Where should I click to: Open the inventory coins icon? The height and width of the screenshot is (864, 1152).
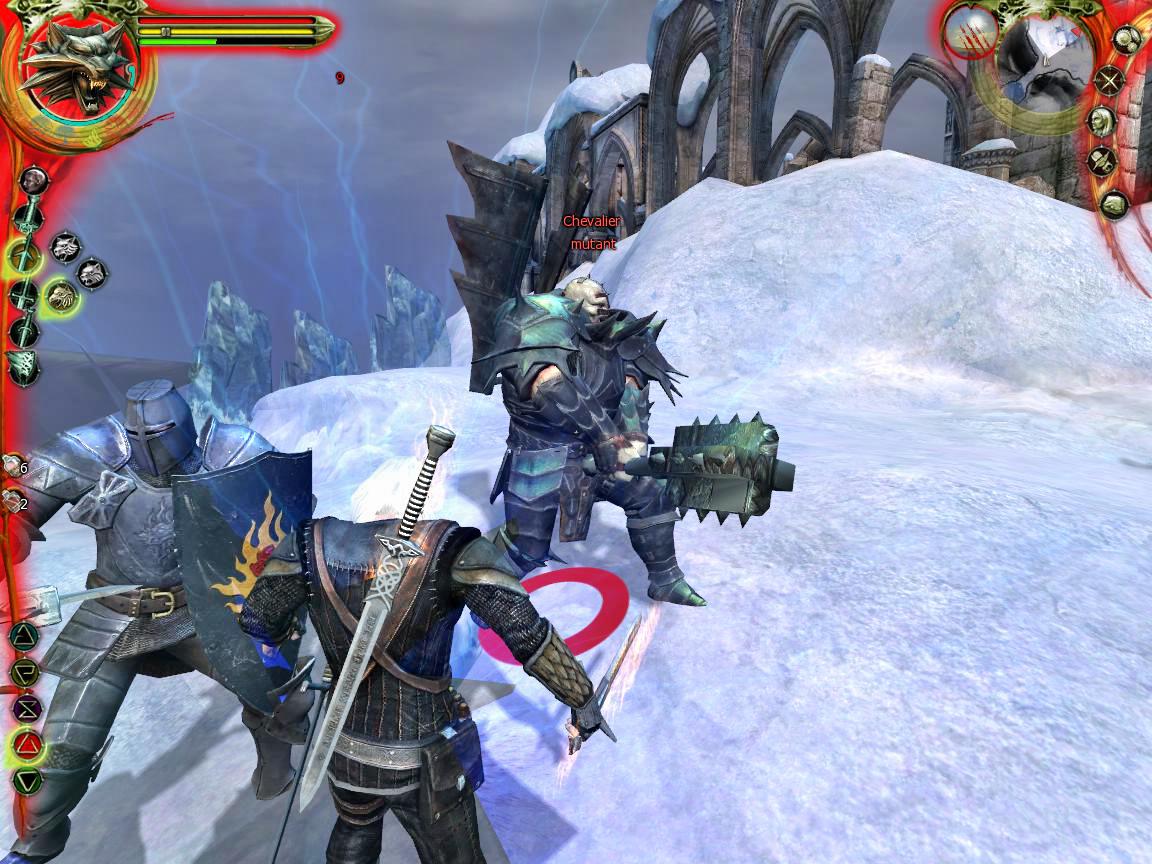pyautogui.click(x=1127, y=41)
